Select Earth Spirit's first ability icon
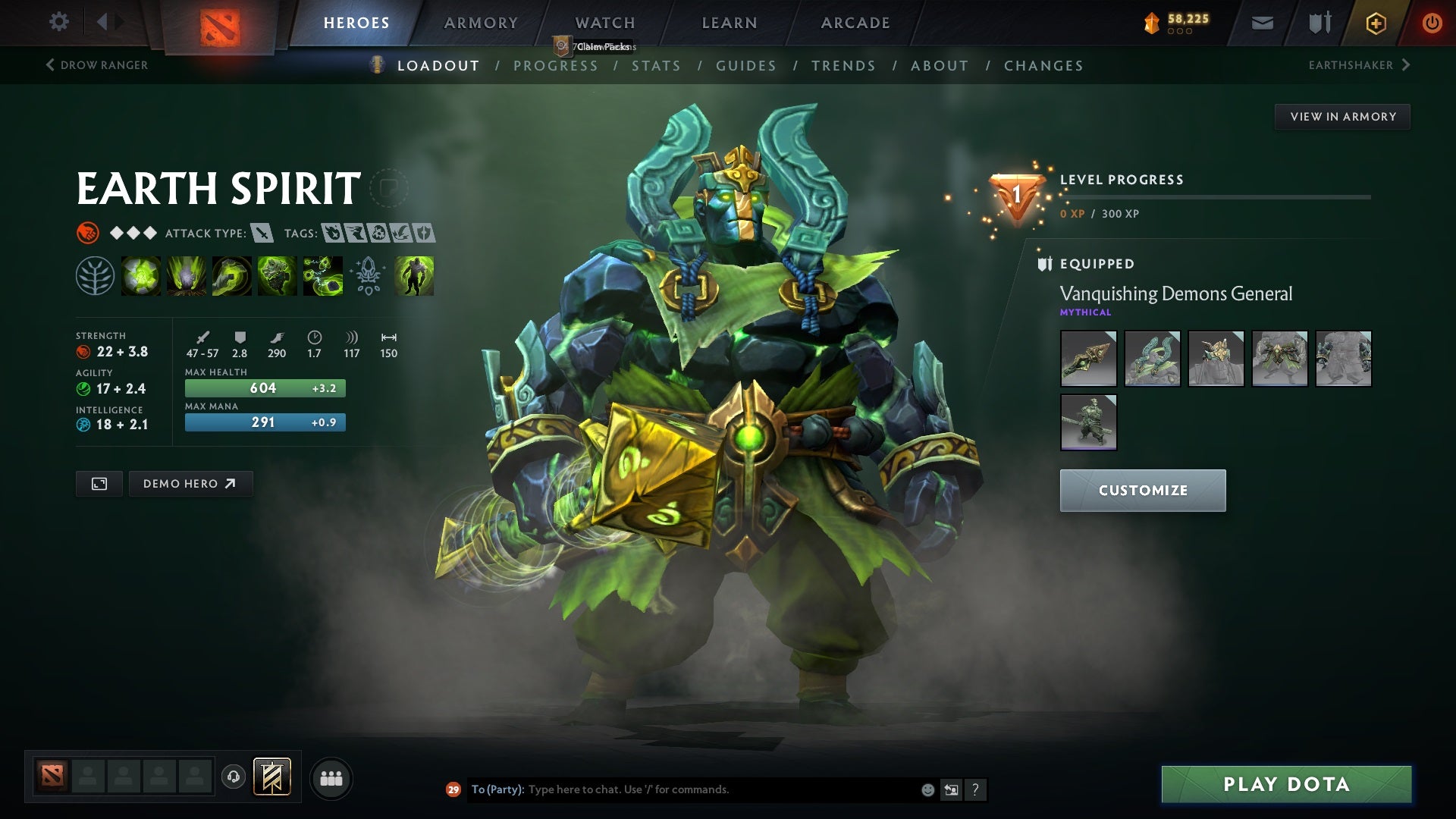The height and width of the screenshot is (819, 1456). [141, 277]
